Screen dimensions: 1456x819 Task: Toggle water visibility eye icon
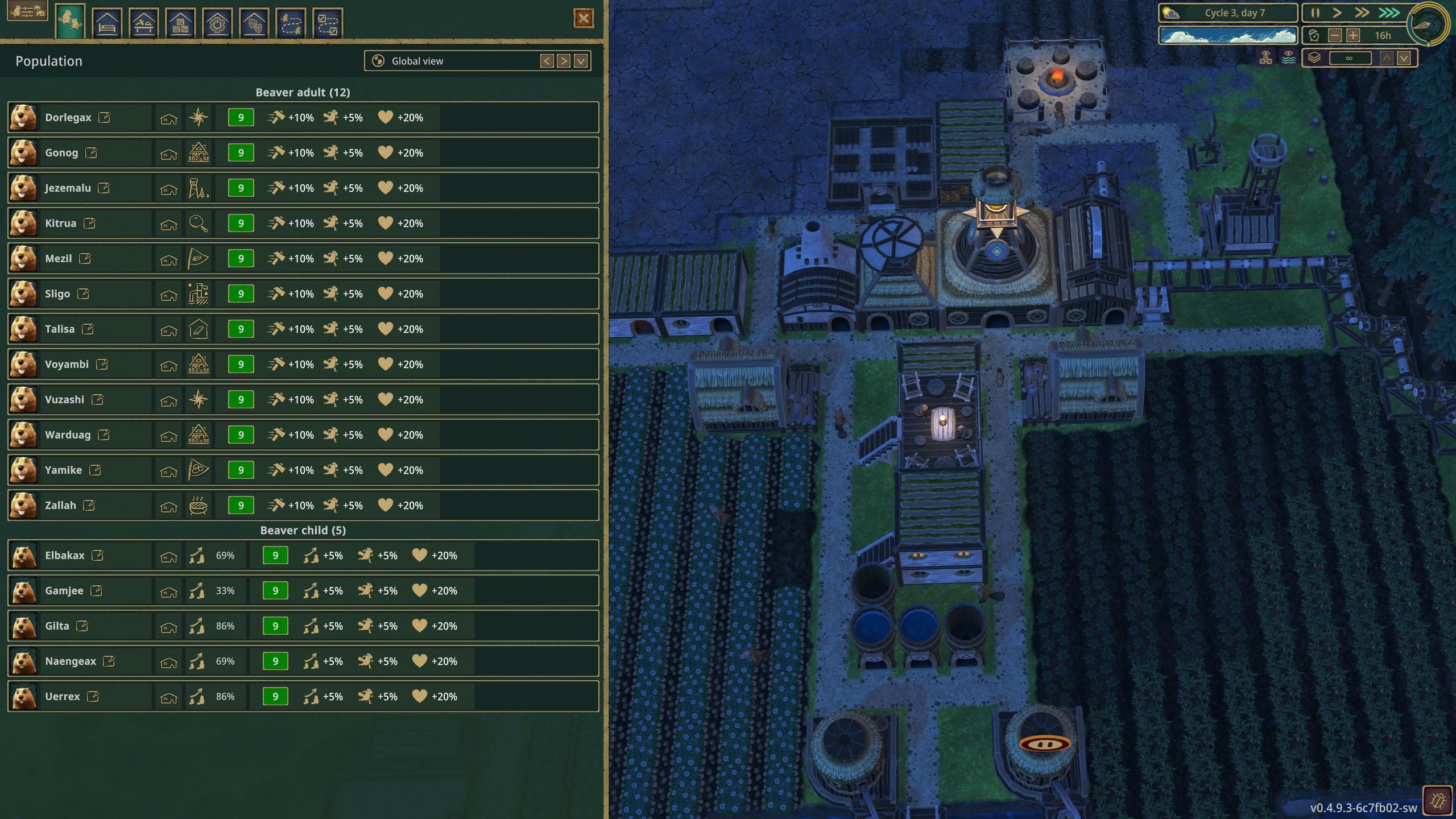(x=1288, y=57)
